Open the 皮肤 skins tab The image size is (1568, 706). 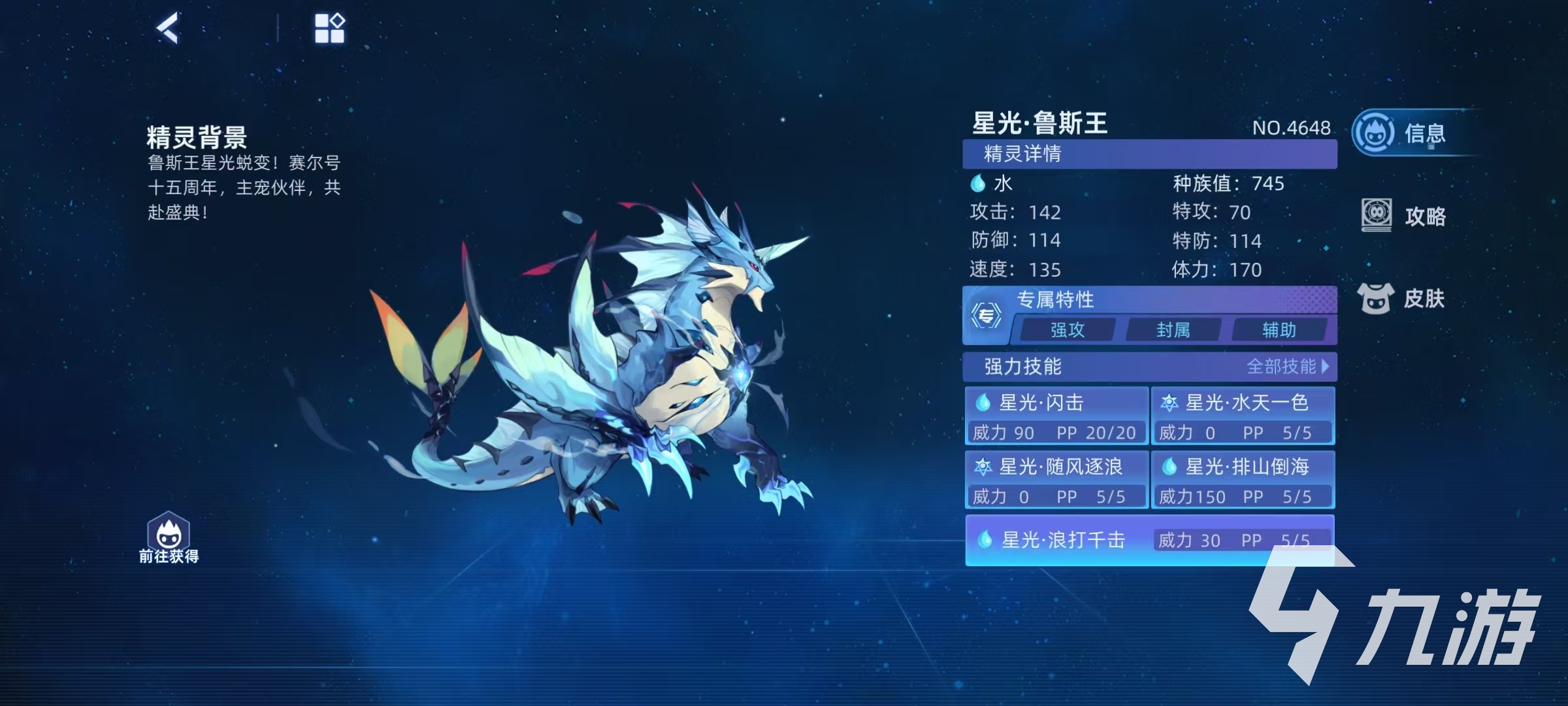(x=1403, y=299)
